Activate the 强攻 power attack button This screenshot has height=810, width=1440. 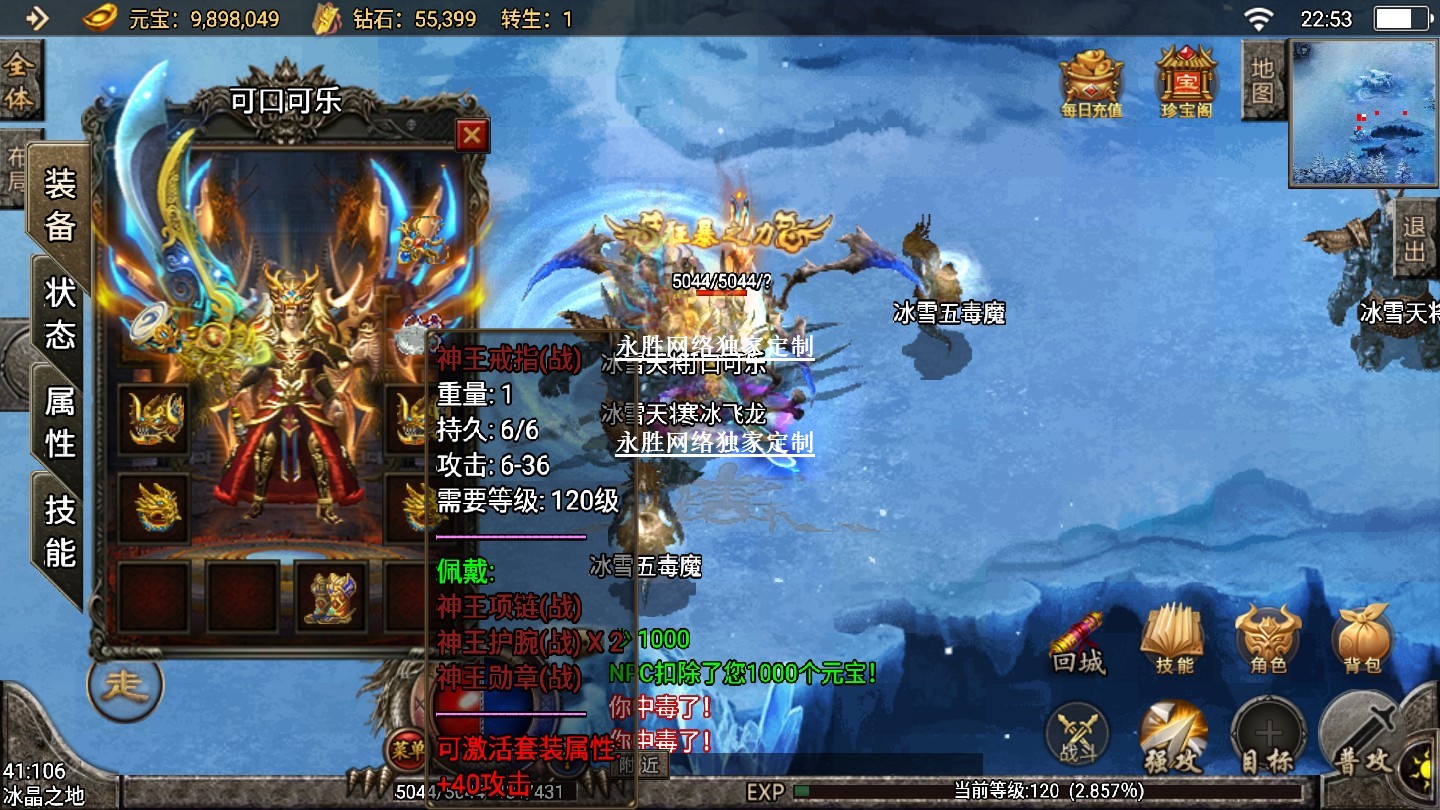(x=1172, y=738)
